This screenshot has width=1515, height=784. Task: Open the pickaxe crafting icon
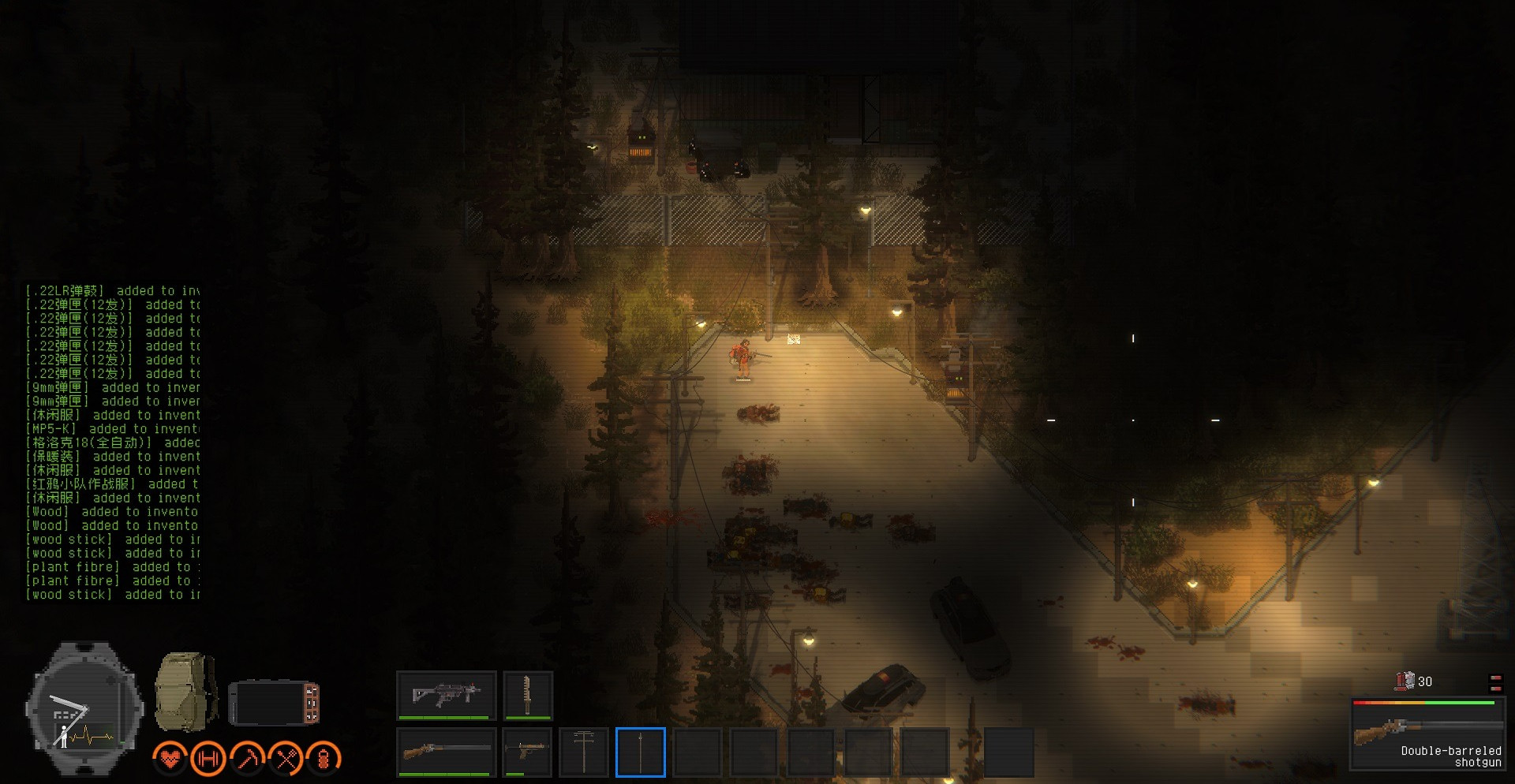click(x=247, y=759)
